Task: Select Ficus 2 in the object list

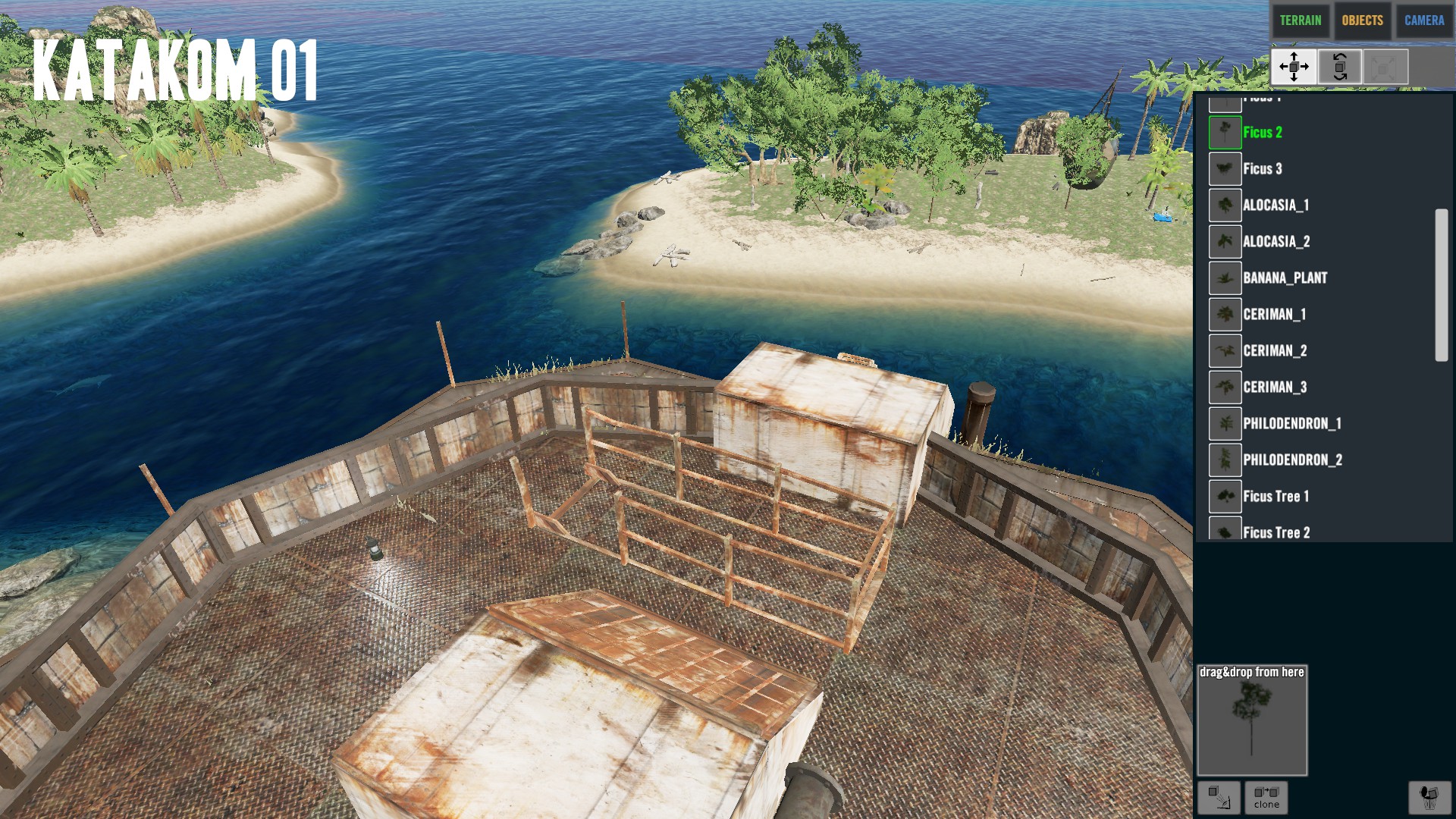Action: pos(1262,133)
